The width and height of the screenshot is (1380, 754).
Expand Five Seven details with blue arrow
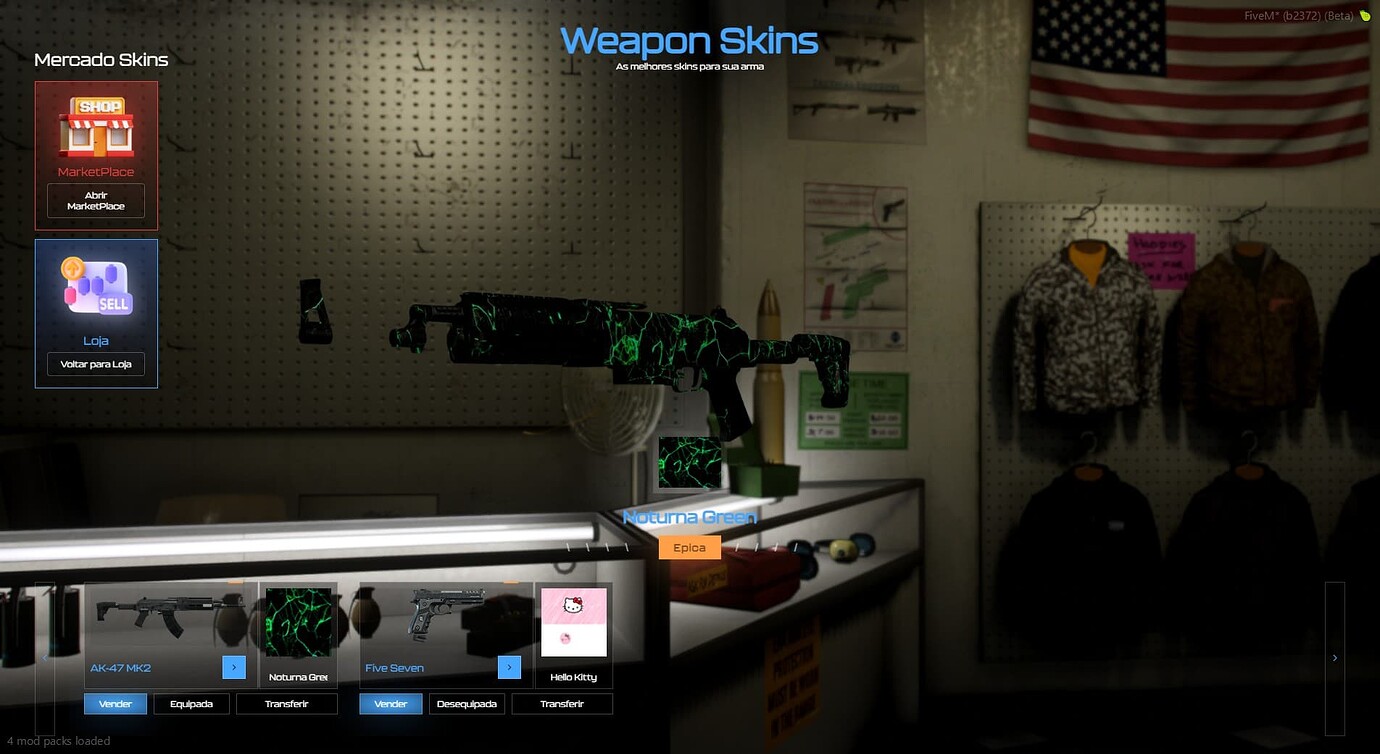coord(509,667)
